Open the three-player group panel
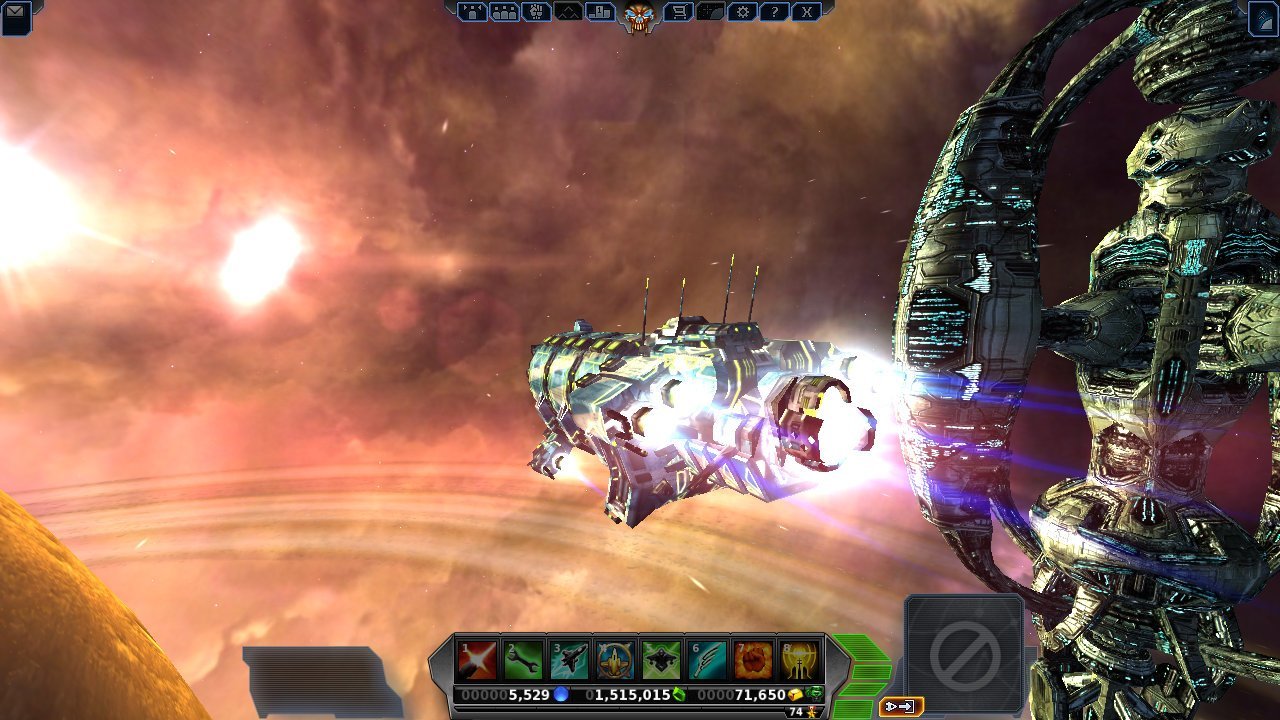The width and height of the screenshot is (1280, 720). [505, 12]
